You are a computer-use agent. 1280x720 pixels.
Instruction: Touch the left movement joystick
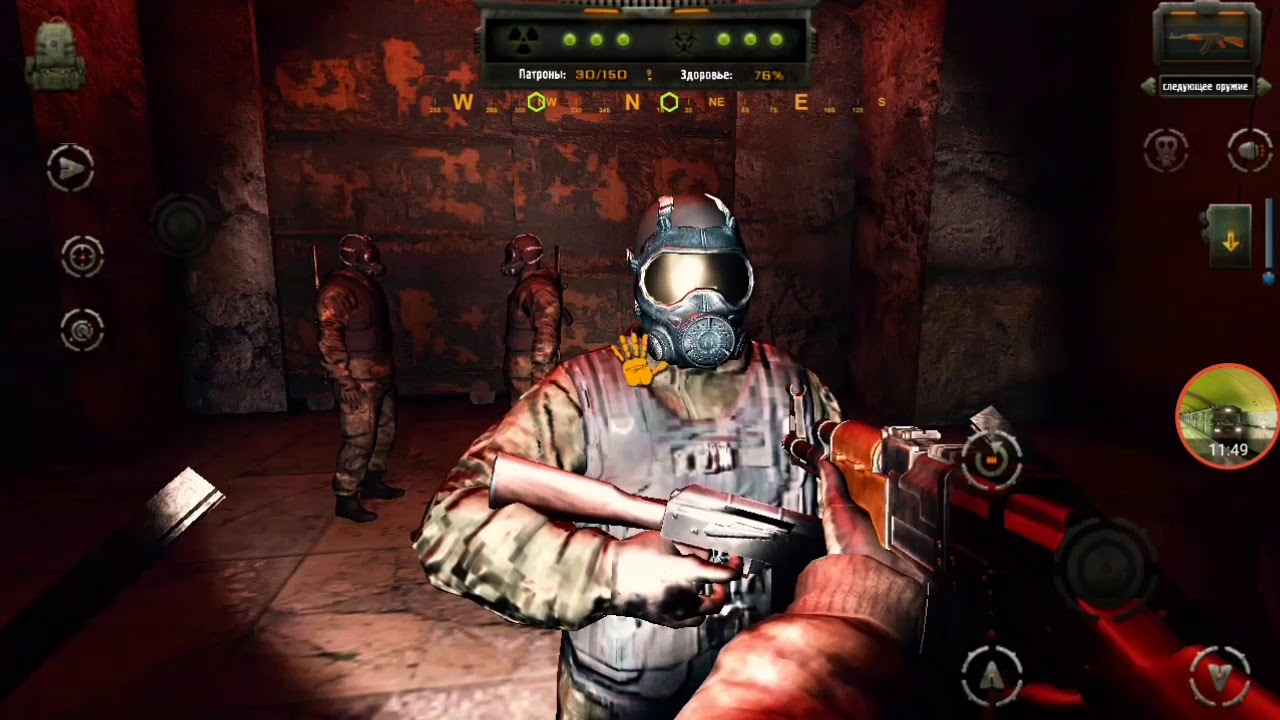(x=181, y=224)
